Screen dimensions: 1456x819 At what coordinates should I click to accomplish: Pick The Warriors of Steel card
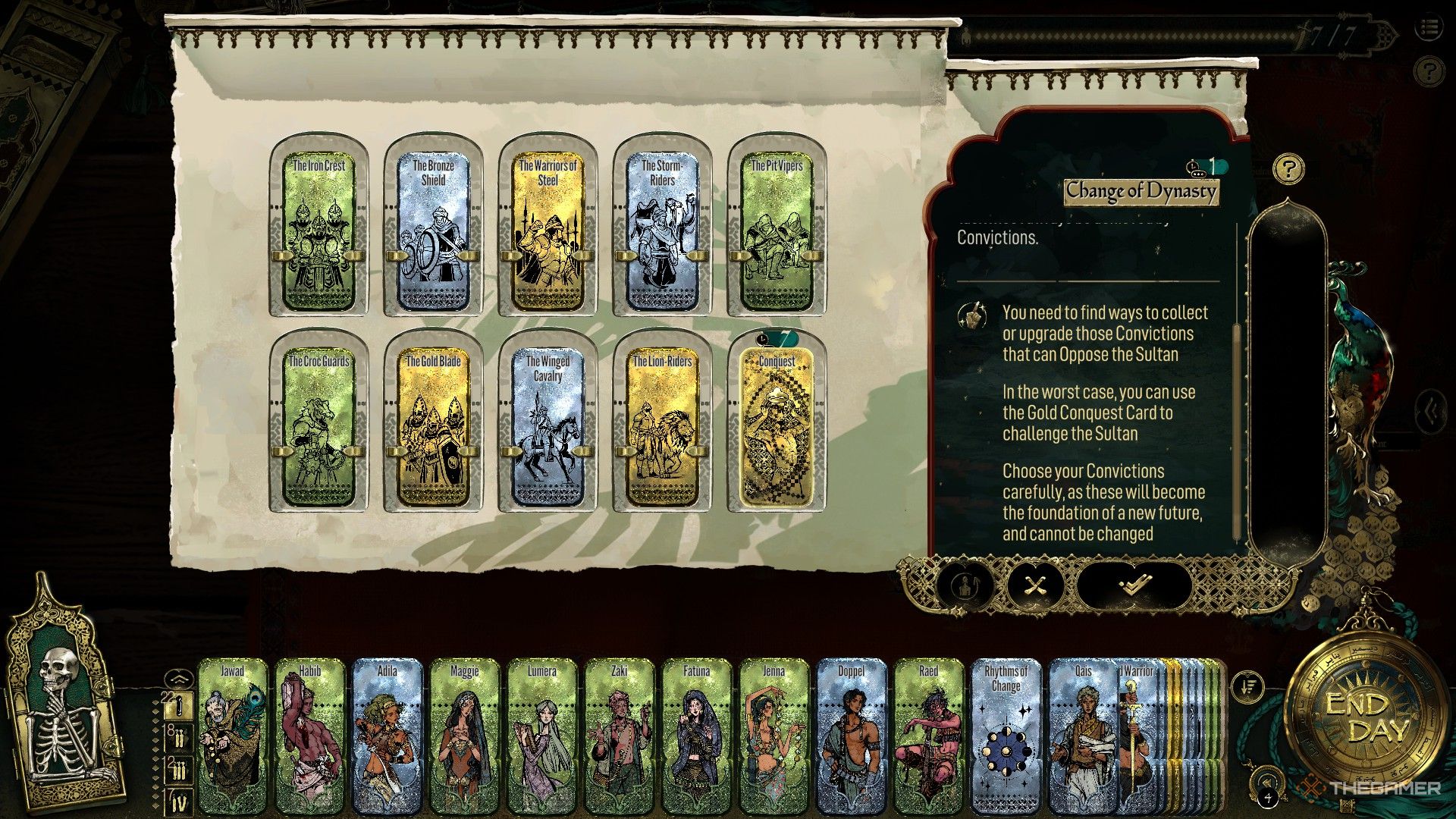click(548, 227)
